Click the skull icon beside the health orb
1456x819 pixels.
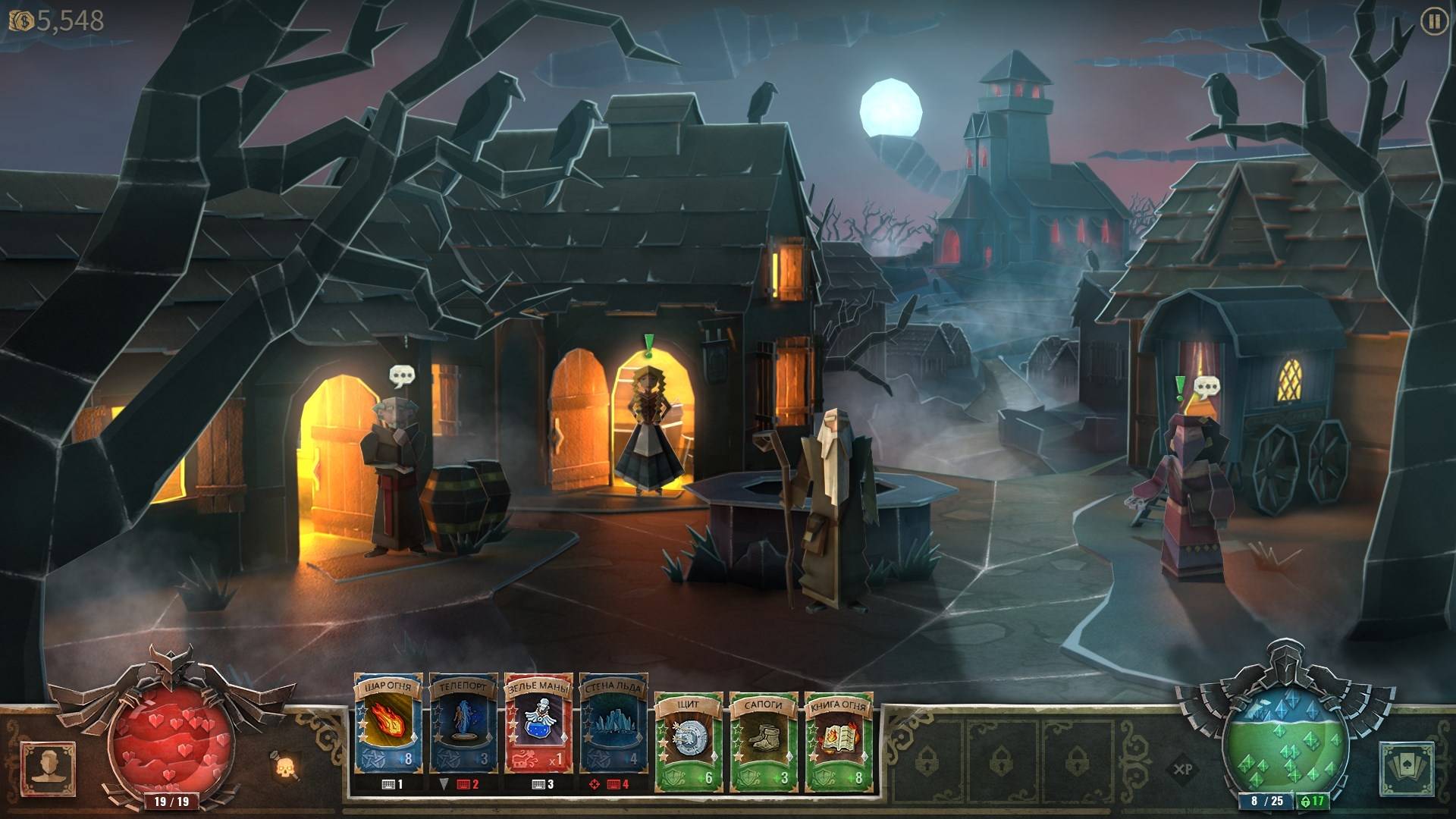point(285,767)
